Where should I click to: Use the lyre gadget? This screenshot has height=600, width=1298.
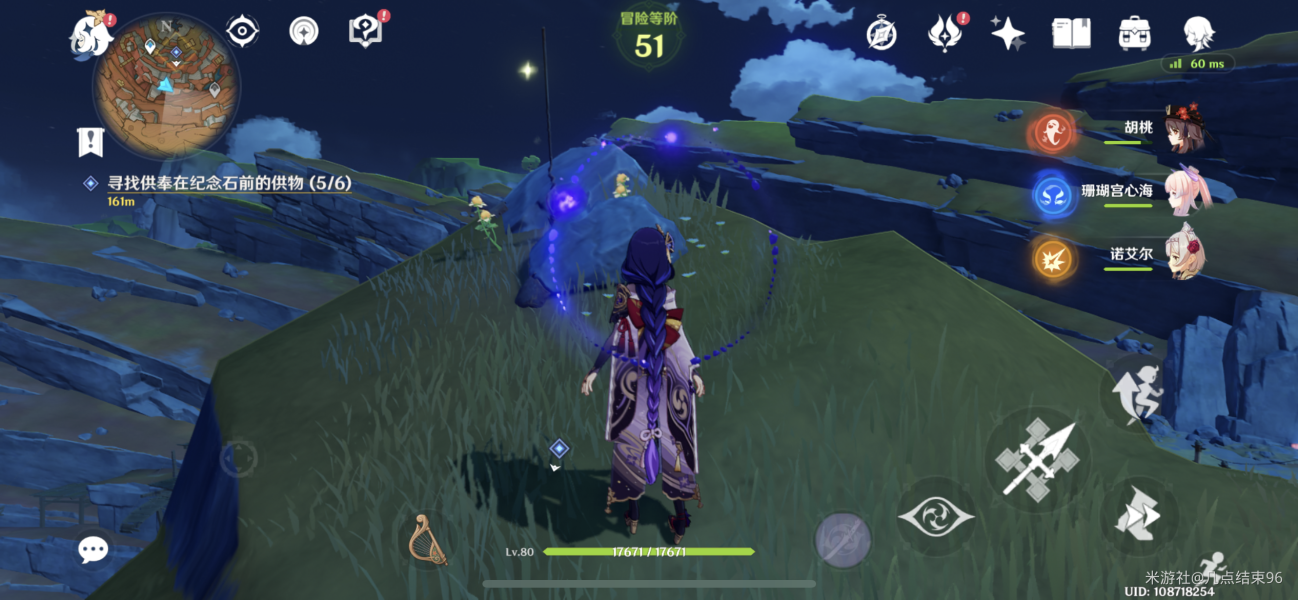click(x=427, y=540)
